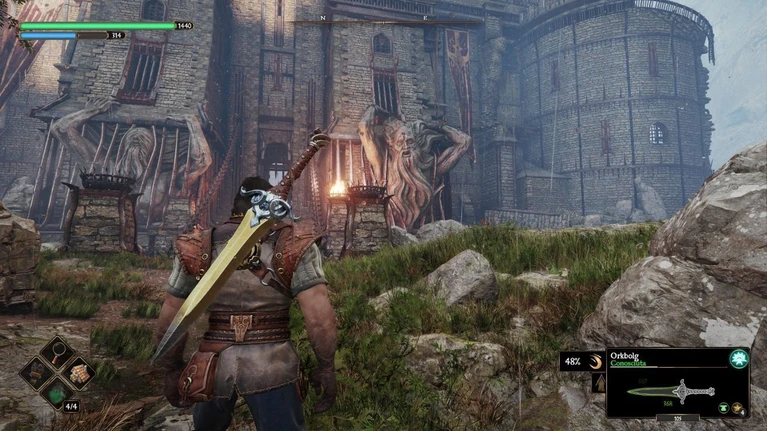Select the green anvil icon on Orkbolg

point(722,408)
